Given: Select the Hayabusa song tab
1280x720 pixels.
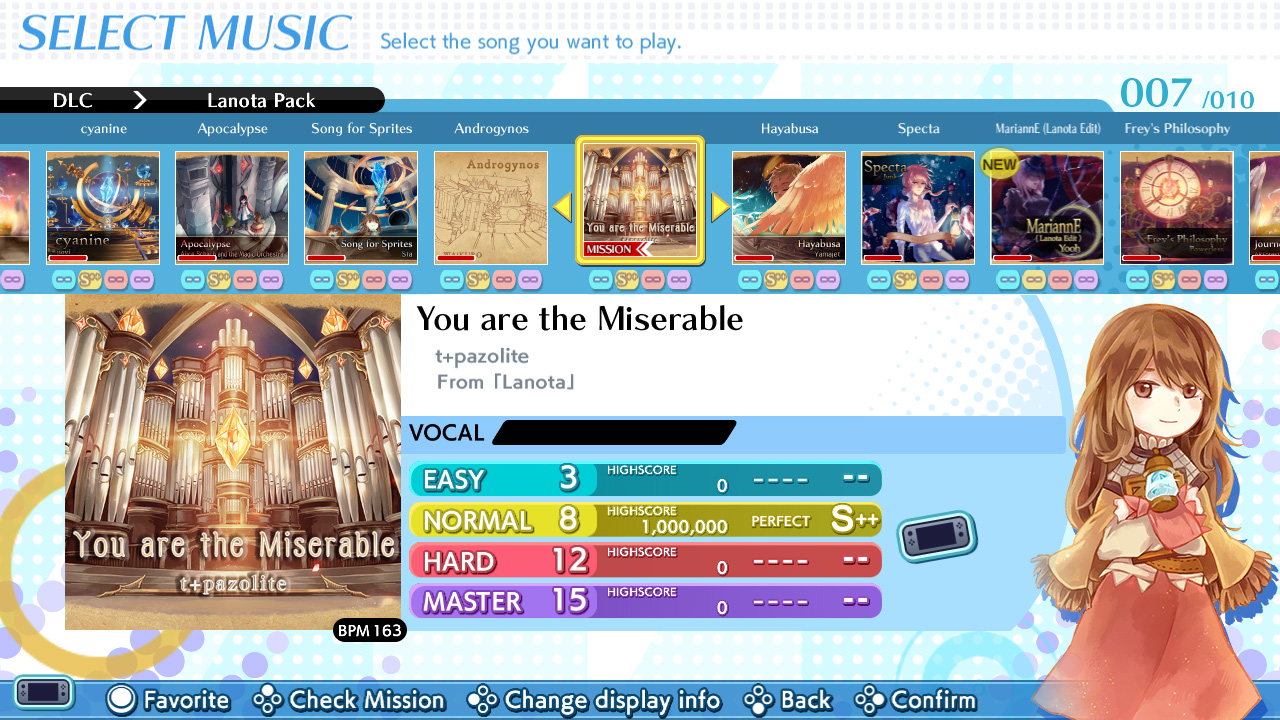Looking at the screenshot, I should coord(789,128).
